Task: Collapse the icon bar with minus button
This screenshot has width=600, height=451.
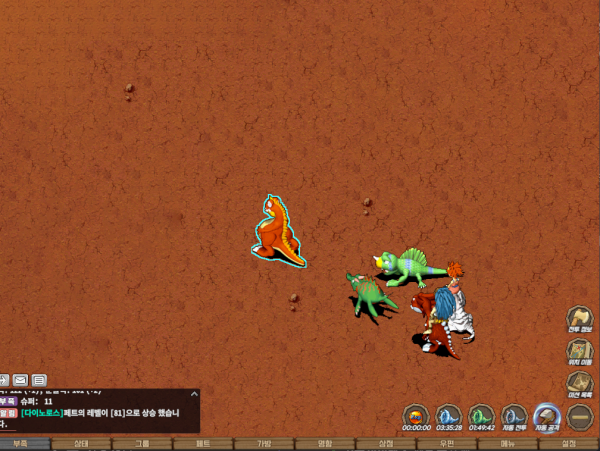Action: click(580, 416)
